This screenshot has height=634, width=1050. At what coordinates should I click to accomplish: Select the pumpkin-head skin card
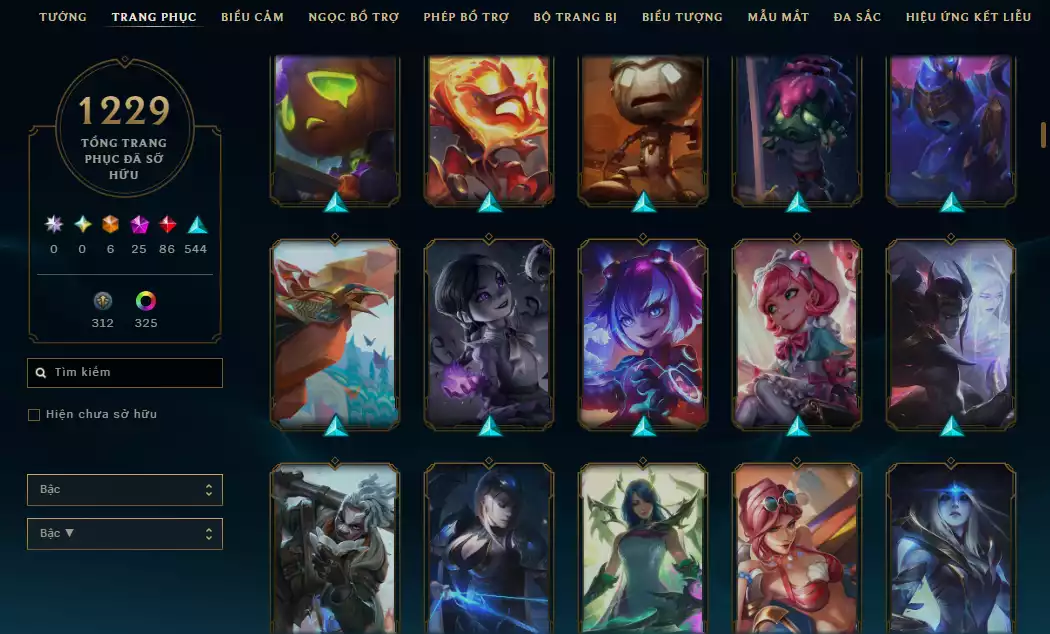pyautogui.click(x=335, y=128)
